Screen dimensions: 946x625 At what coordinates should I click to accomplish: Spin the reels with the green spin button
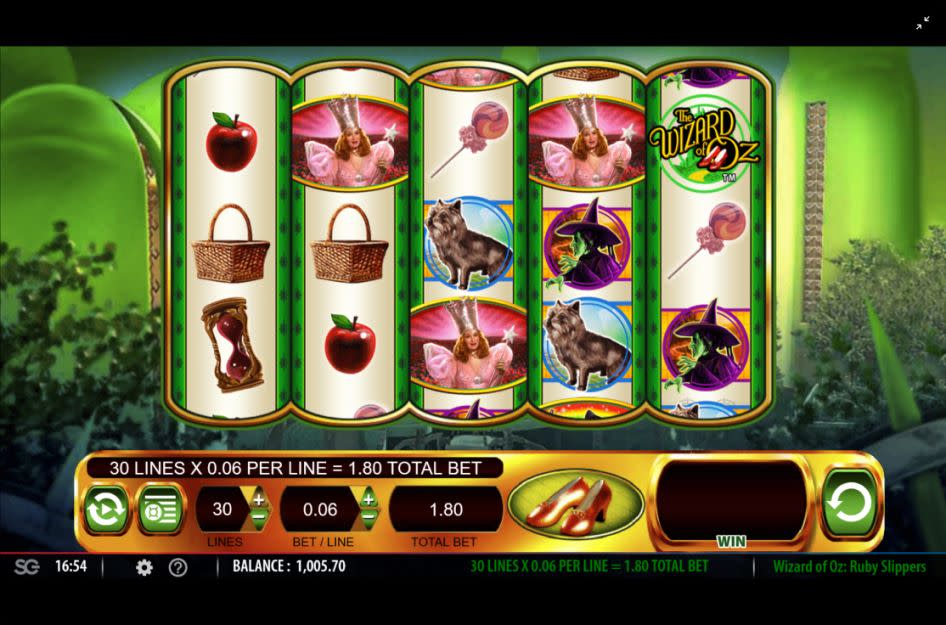pyautogui.click(x=850, y=503)
